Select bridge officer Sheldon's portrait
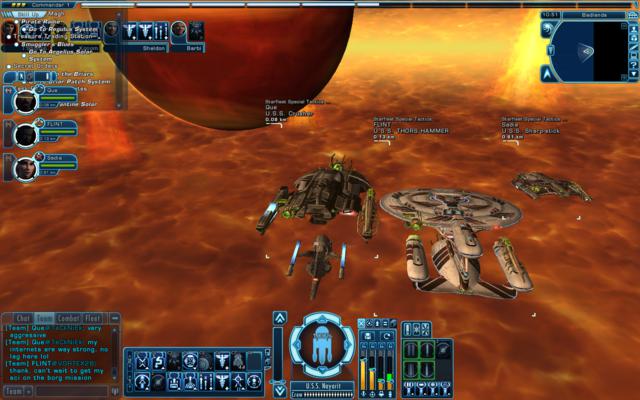Screen dimensions: 640x400 pos(152,31)
